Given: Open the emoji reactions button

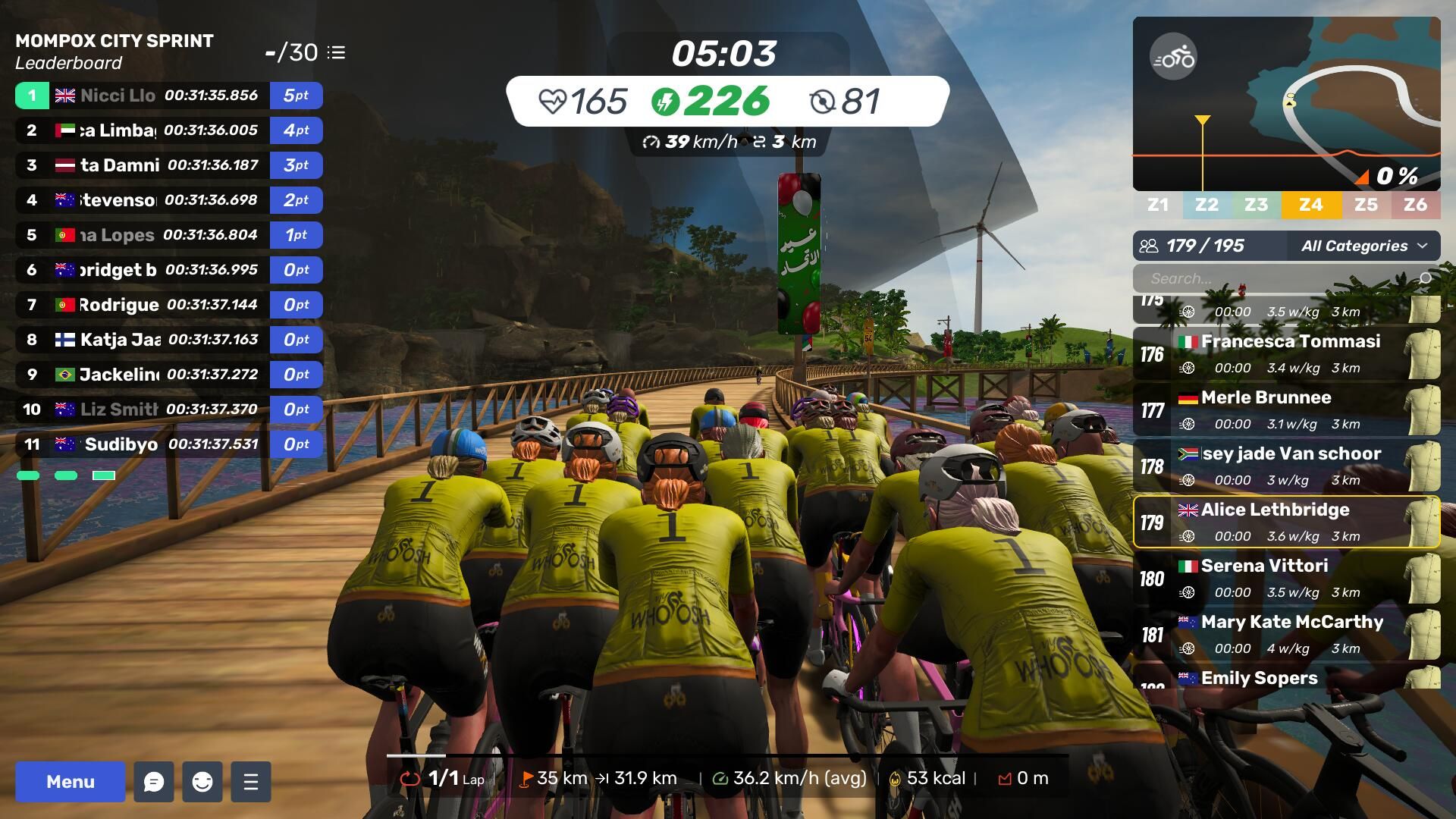Looking at the screenshot, I should click(x=202, y=782).
